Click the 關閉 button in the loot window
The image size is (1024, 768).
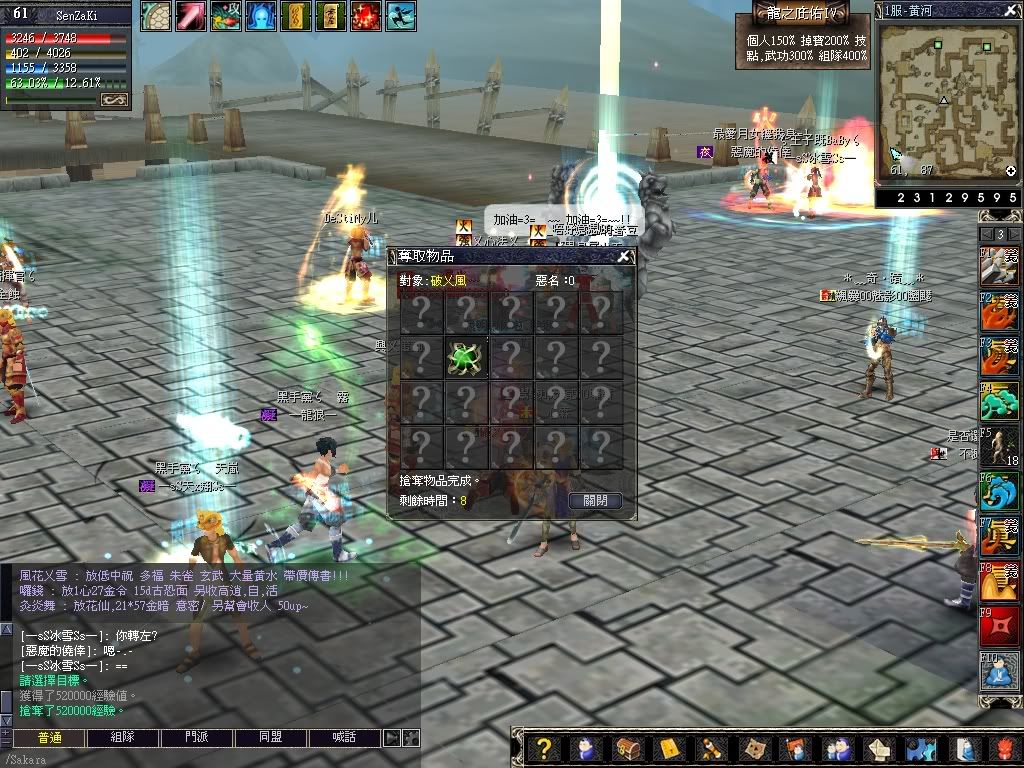tap(595, 500)
